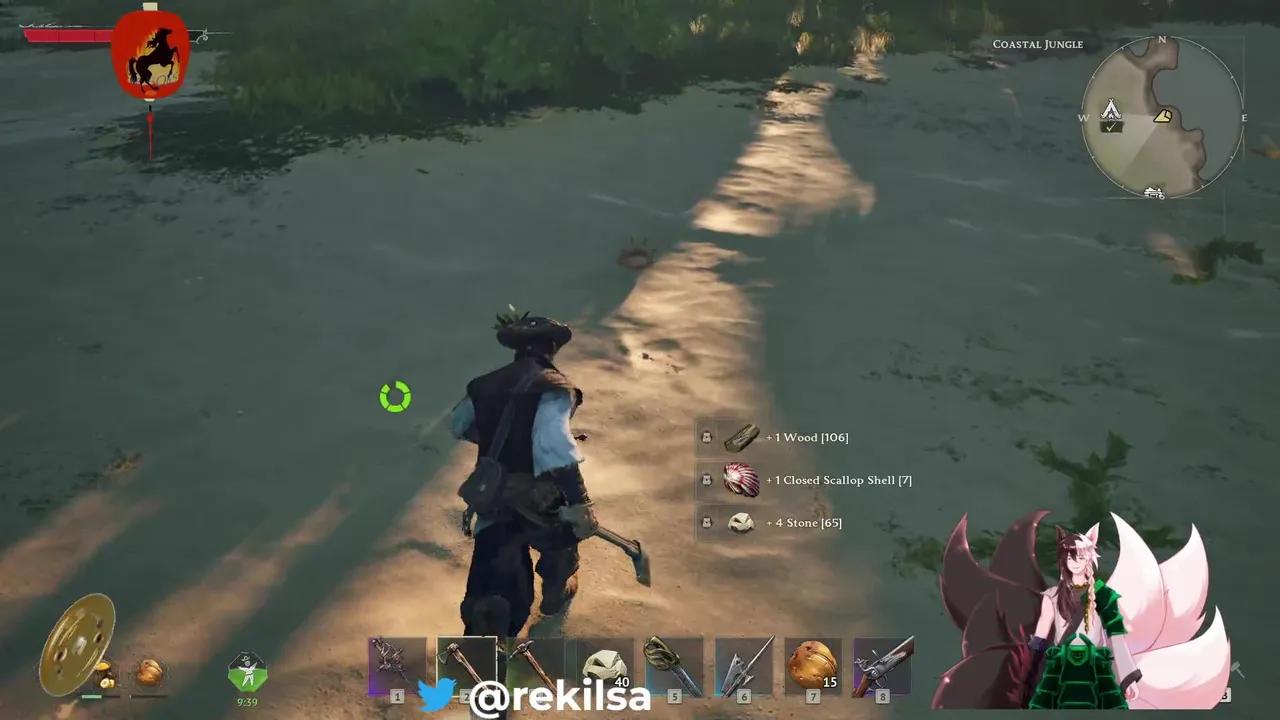The width and height of the screenshot is (1280, 720).
Task: Select the hatchet in hotbar slot 2
Action: [465, 663]
